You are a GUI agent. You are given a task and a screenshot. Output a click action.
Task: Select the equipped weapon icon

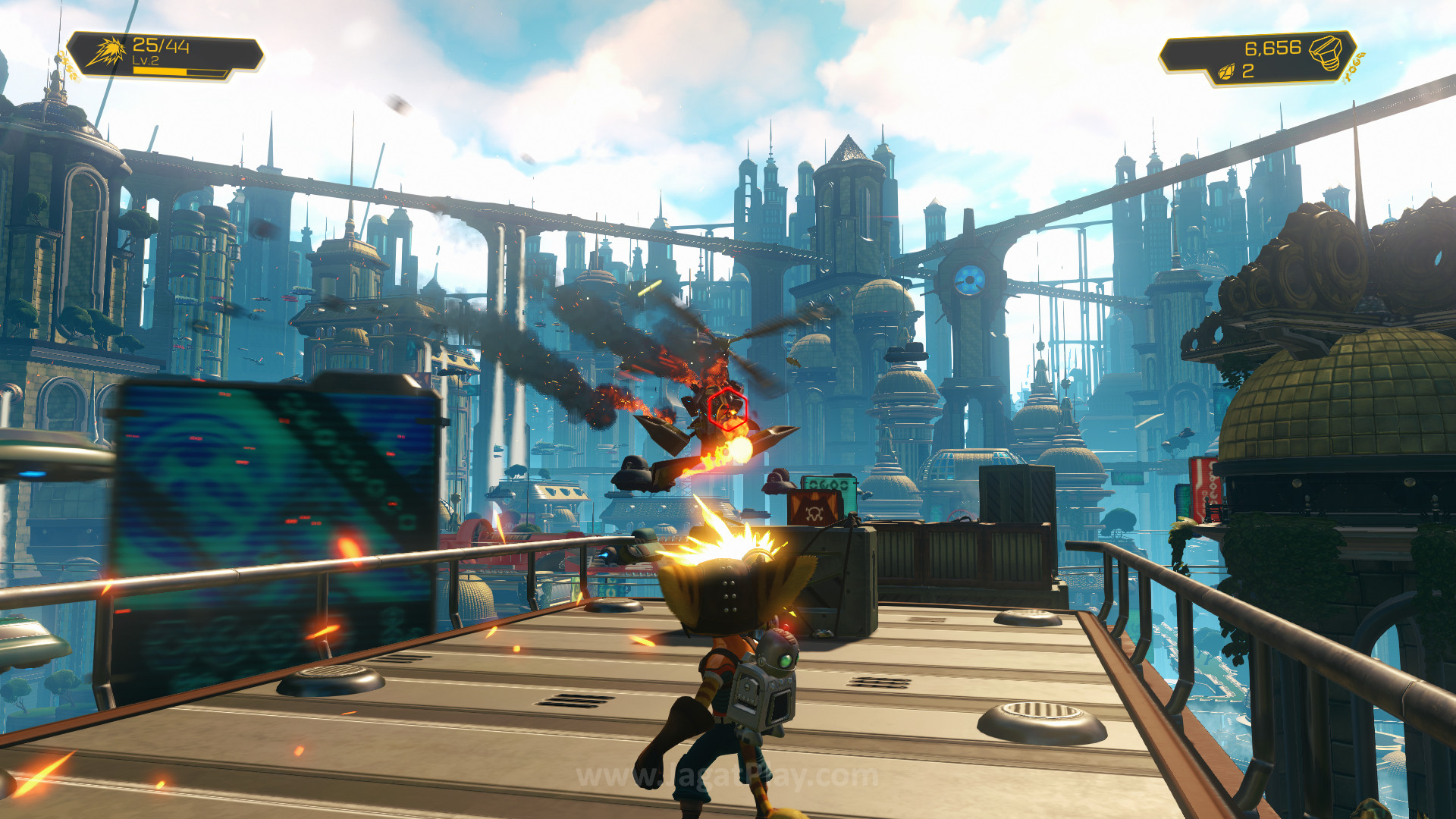click(x=105, y=53)
